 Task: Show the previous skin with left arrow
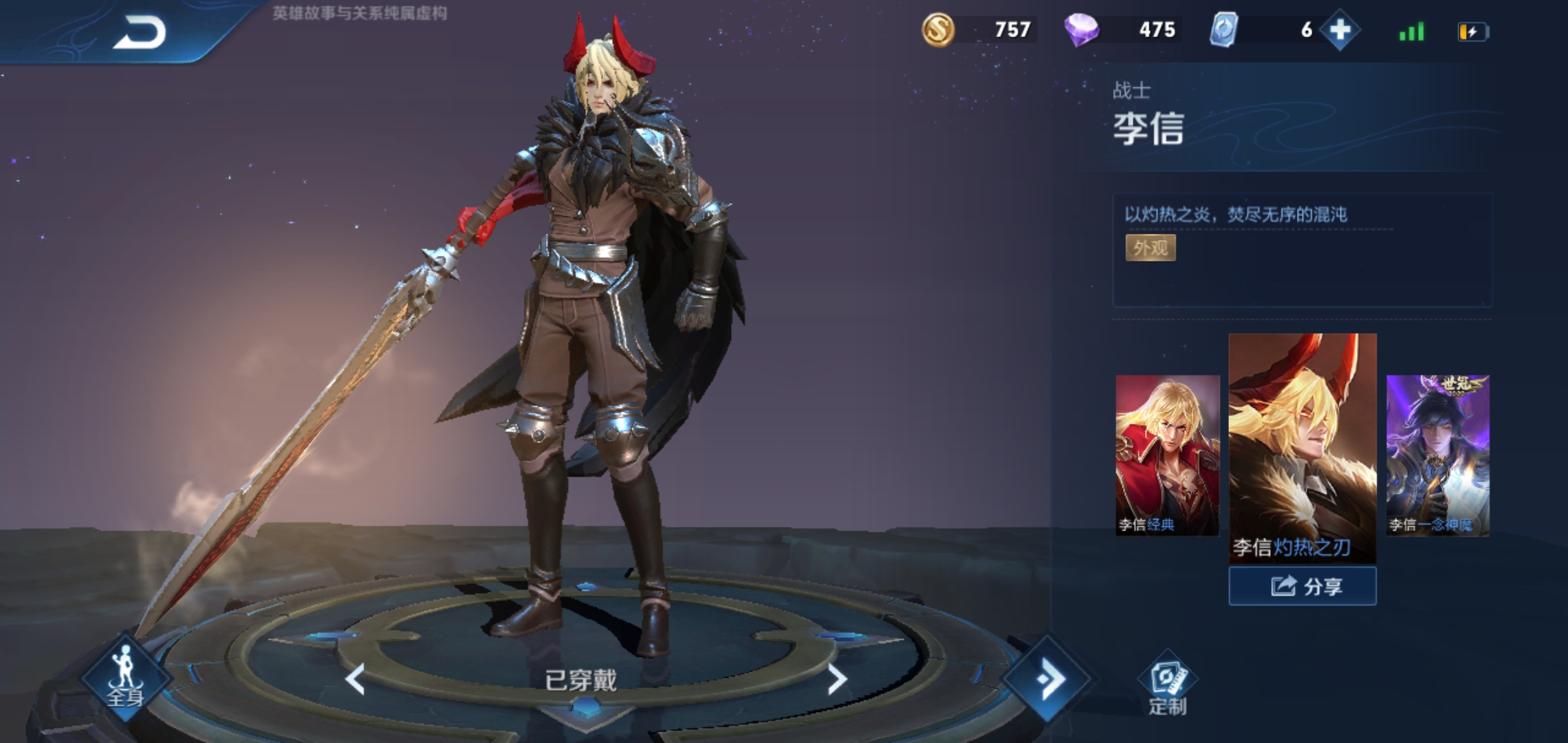pos(355,680)
